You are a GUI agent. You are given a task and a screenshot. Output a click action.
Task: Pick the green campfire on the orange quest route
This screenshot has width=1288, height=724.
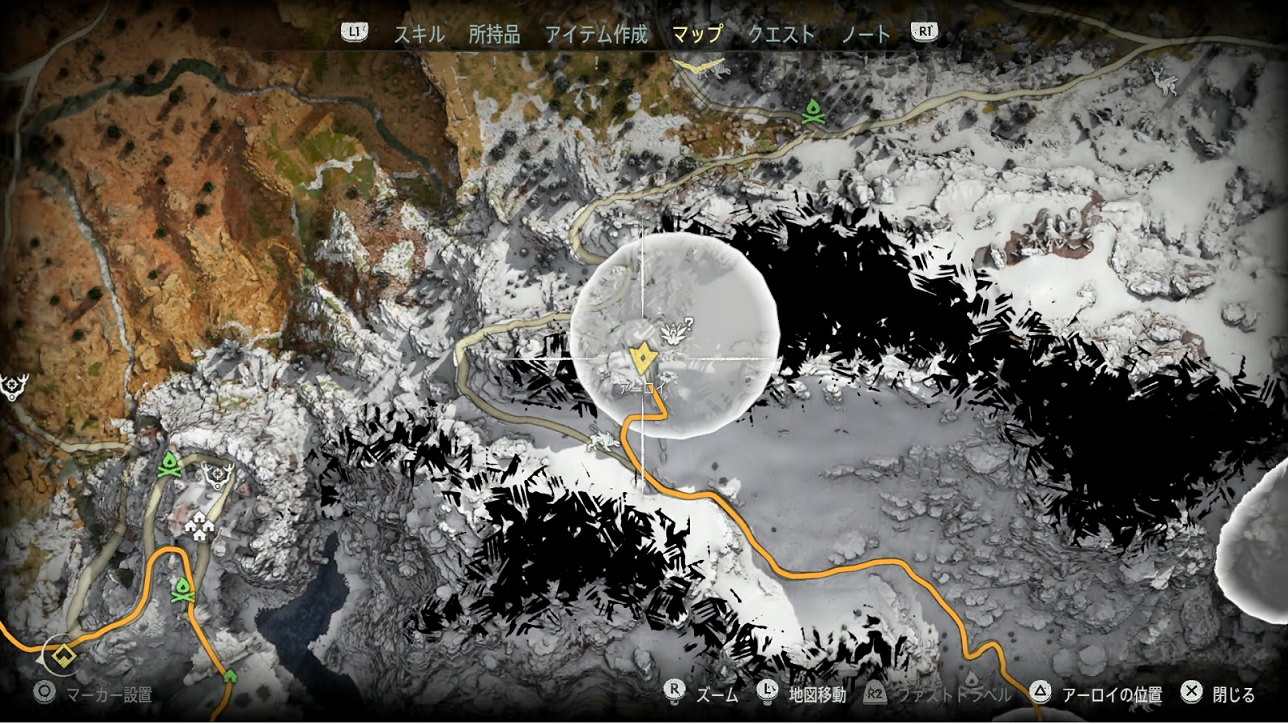pos(182,589)
